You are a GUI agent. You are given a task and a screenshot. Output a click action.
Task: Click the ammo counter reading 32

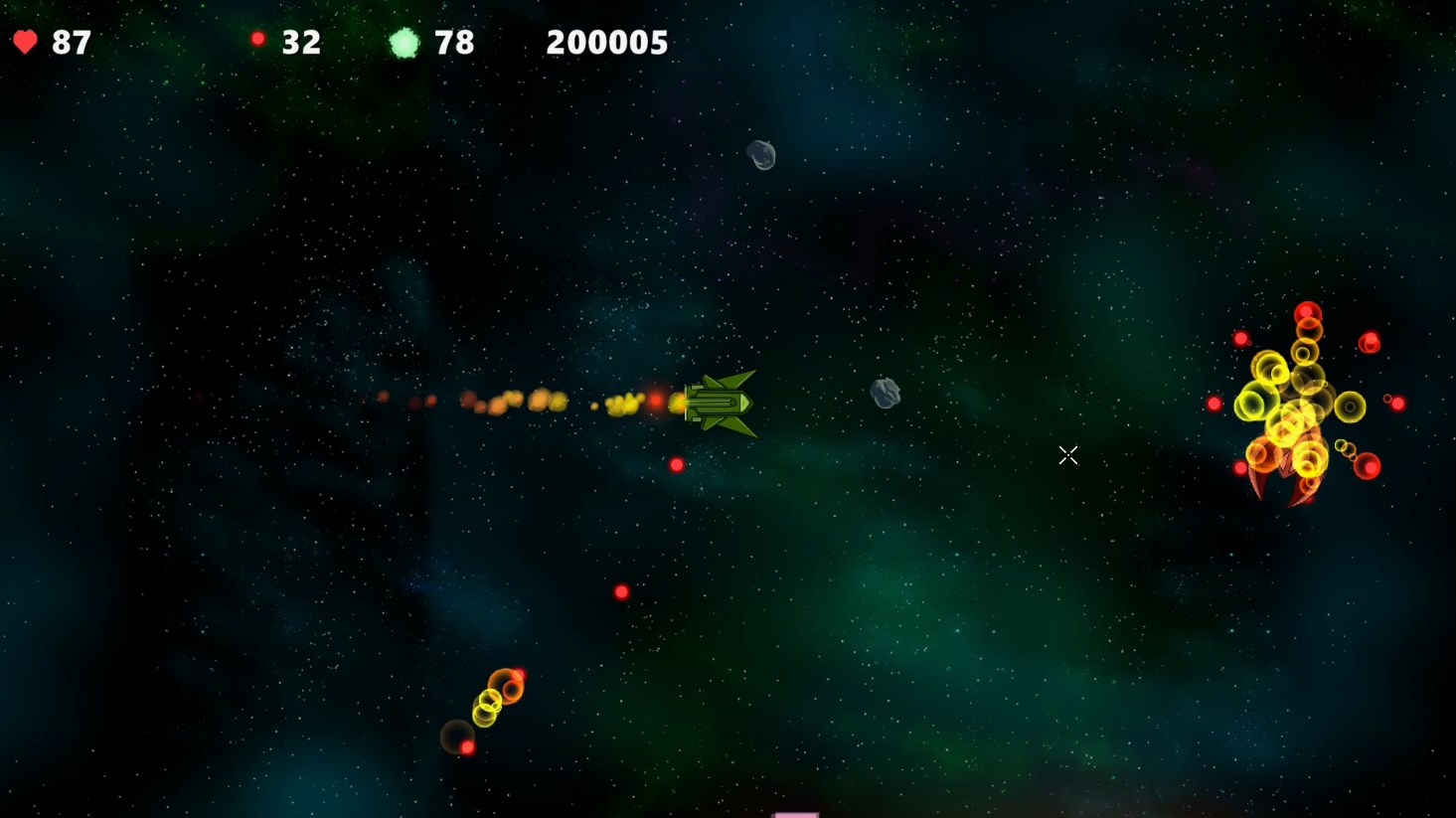[x=300, y=42]
